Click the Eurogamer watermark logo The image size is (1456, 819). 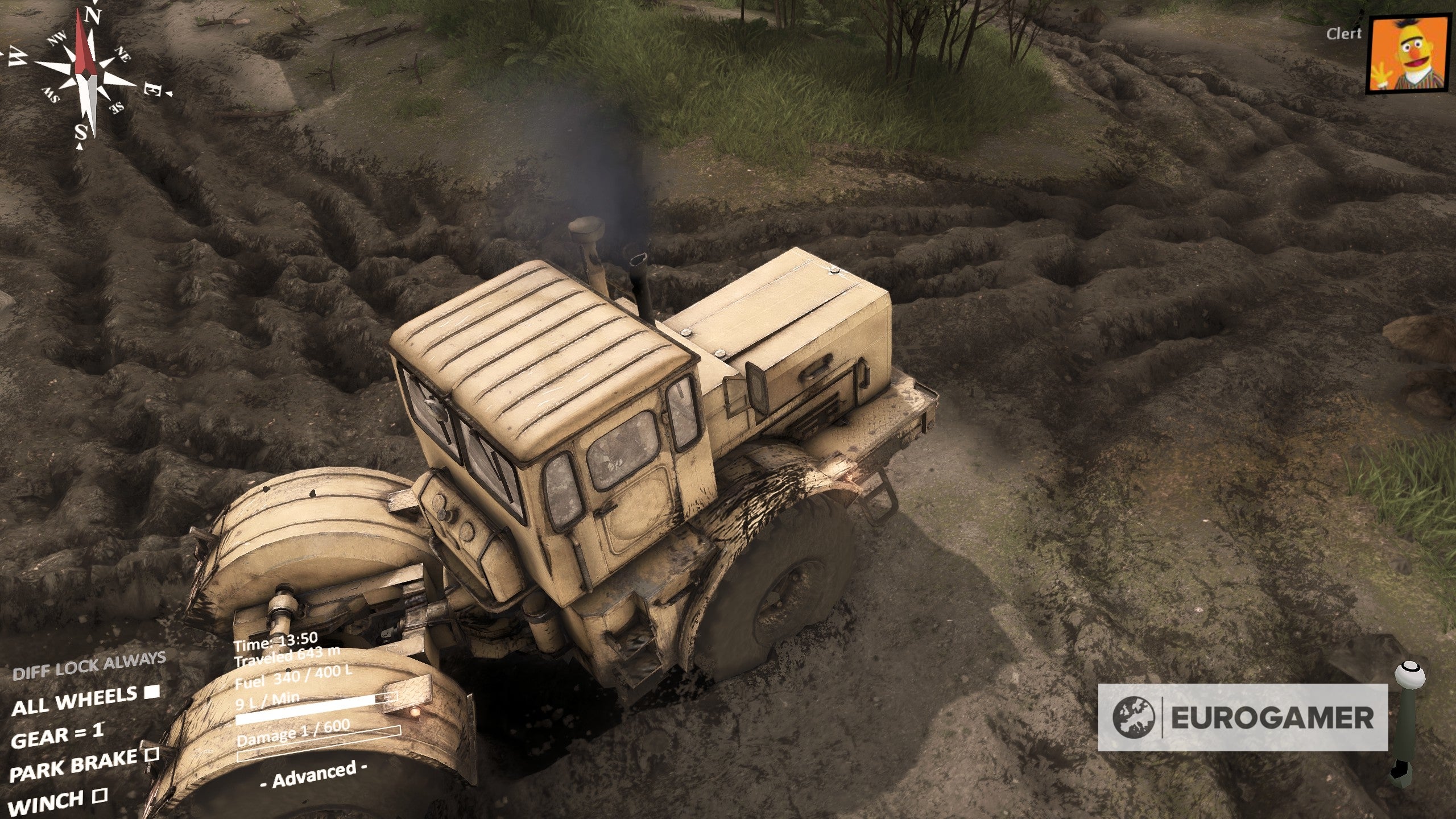pyautogui.click(x=1242, y=717)
